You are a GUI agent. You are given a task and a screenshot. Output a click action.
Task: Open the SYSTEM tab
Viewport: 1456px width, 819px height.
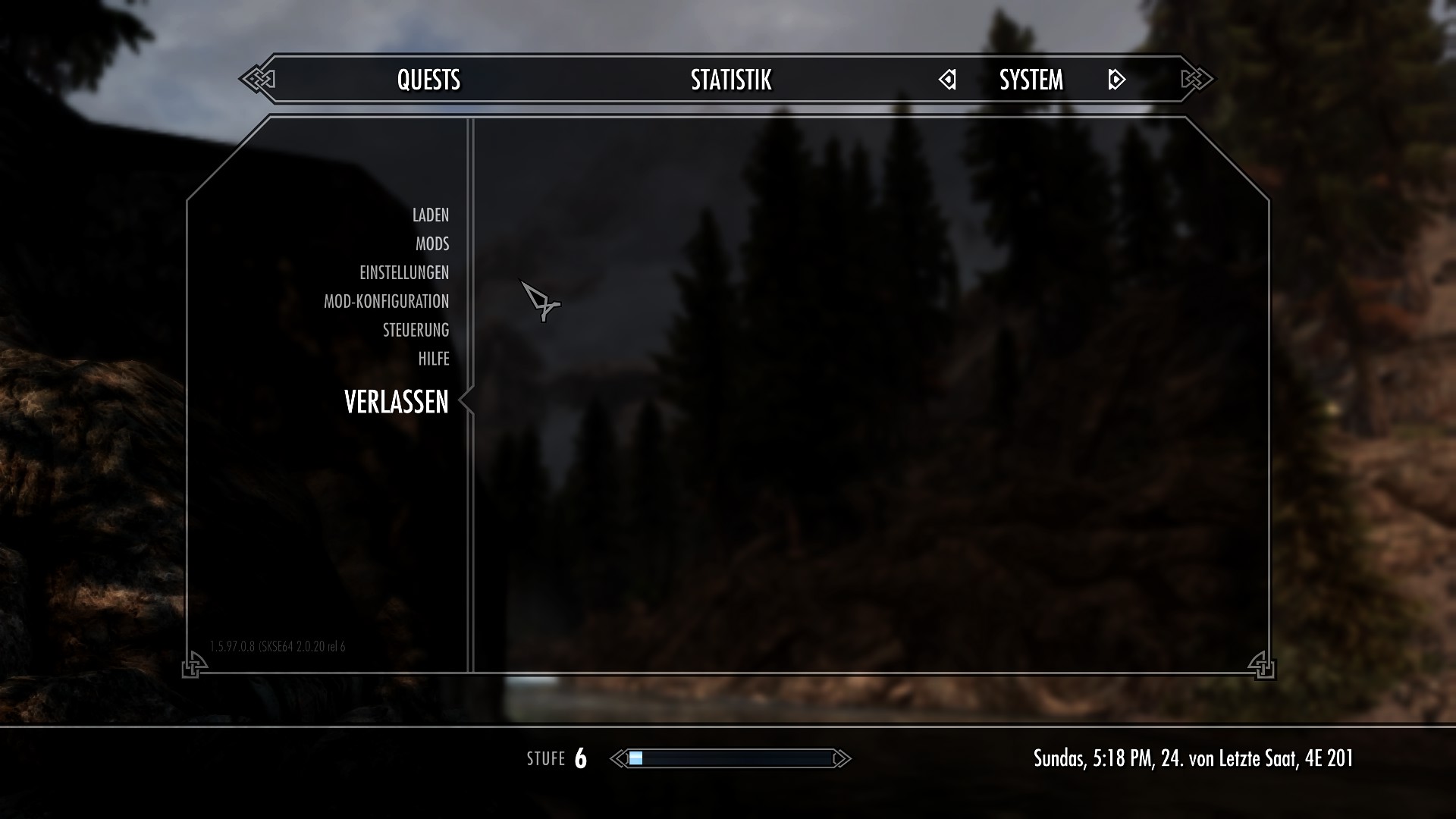[1031, 79]
